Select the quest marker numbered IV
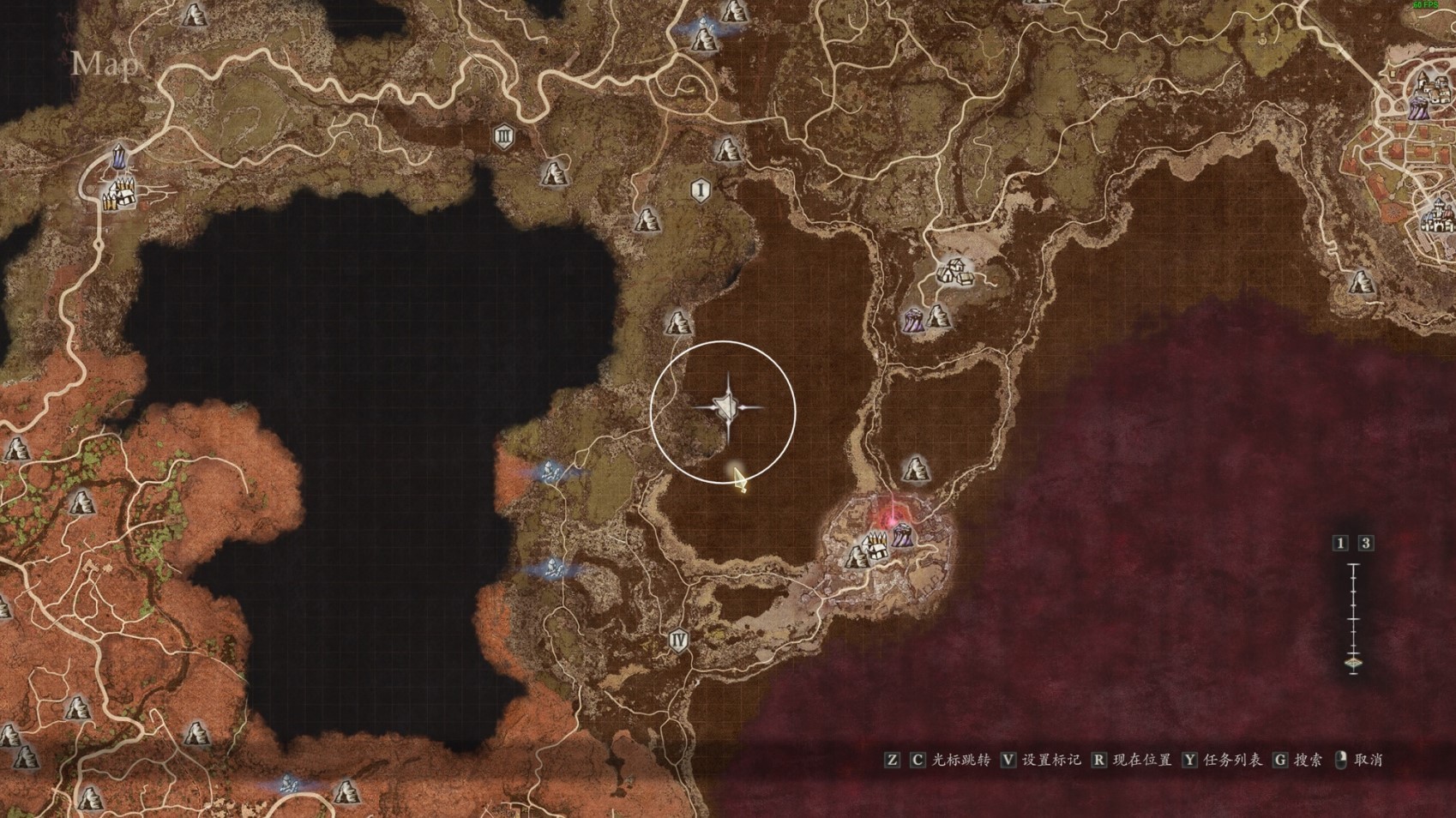1456x818 pixels. click(679, 640)
